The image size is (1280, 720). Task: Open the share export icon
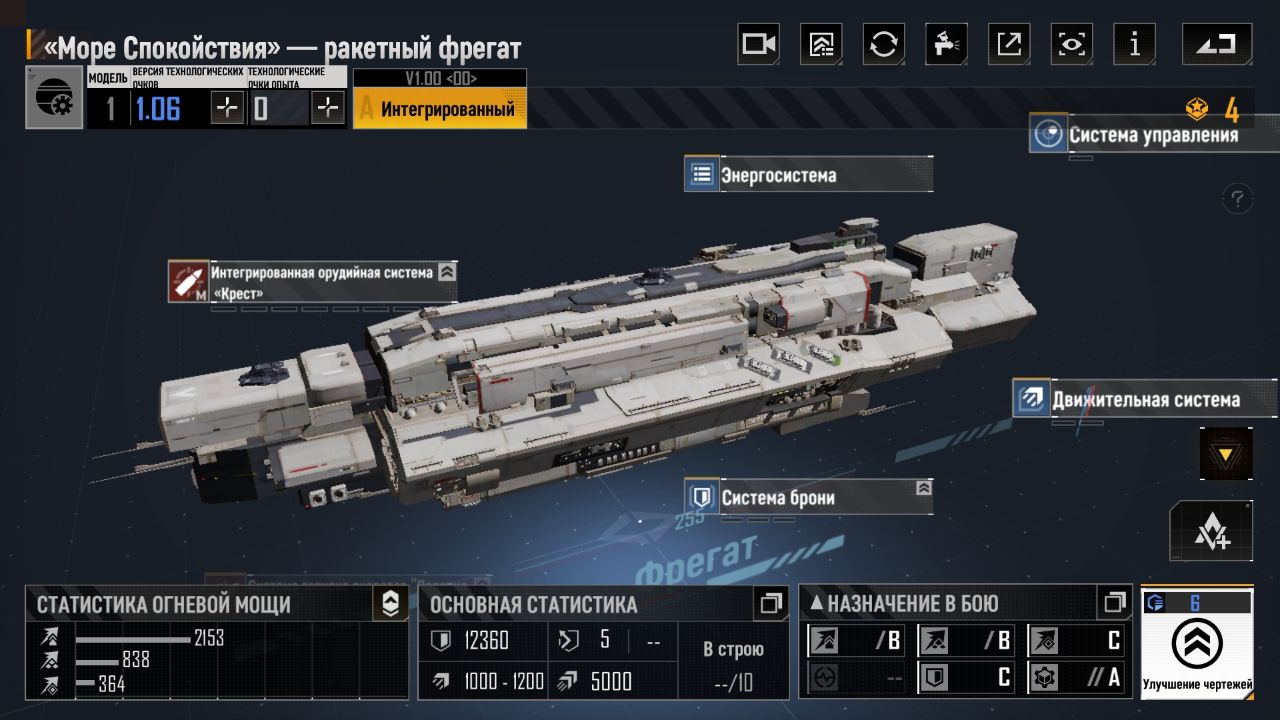[x=1009, y=45]
